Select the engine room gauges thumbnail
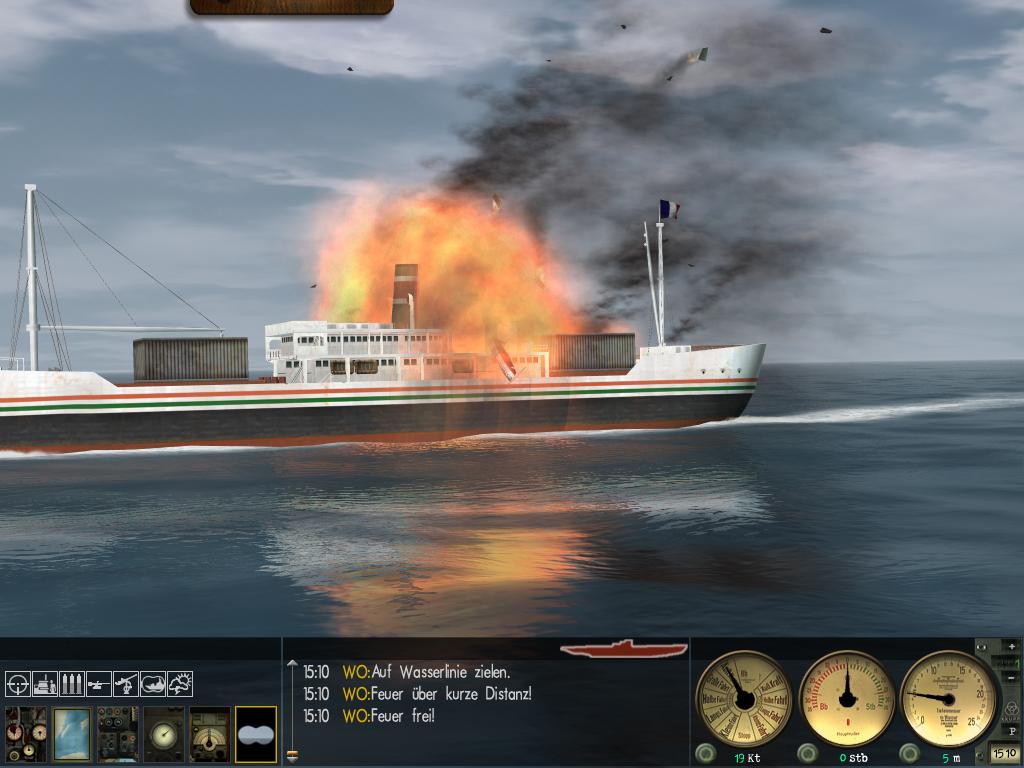 (26, 734)
